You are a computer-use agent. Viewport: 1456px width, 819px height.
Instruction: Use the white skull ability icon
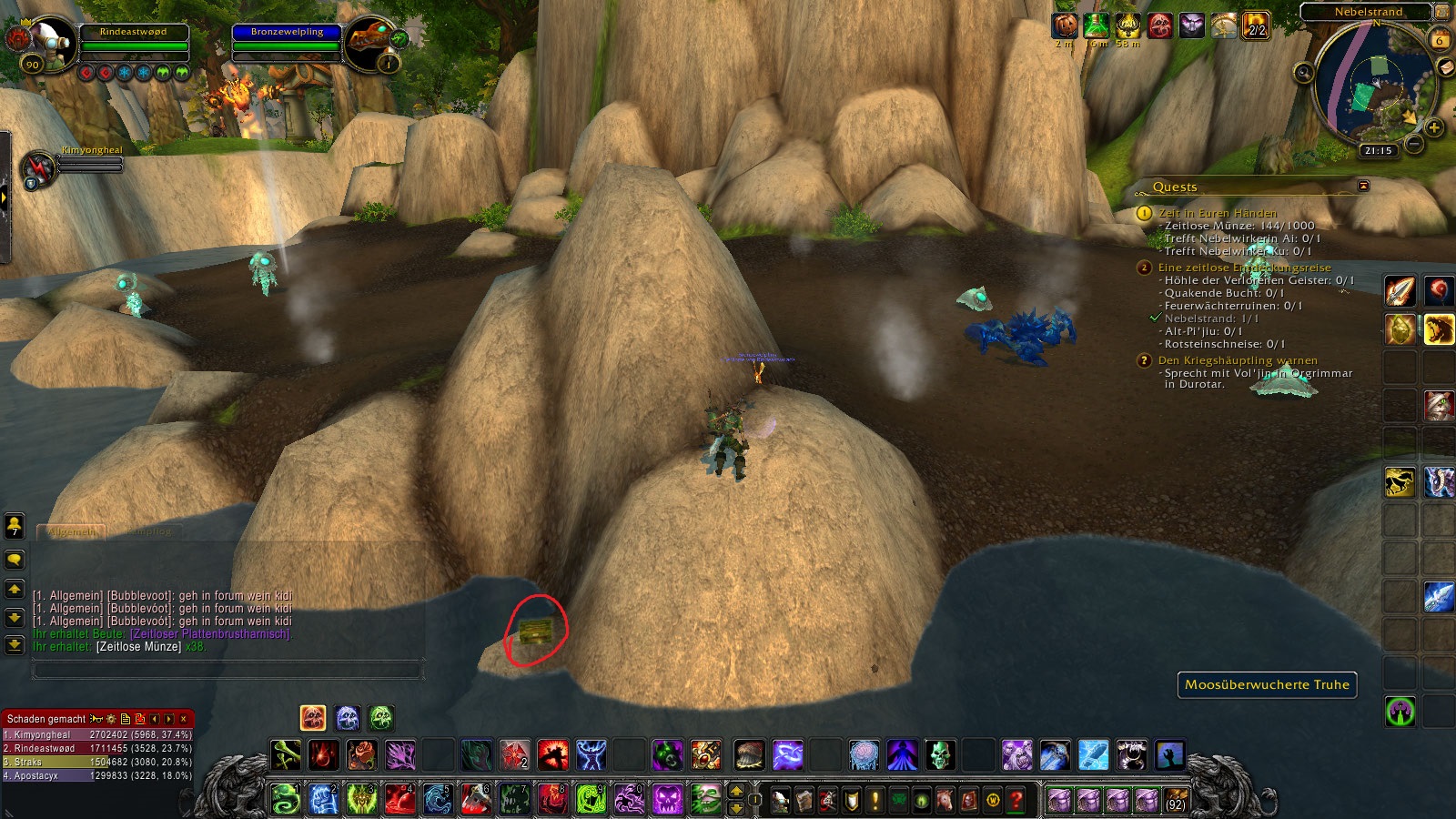940,755
